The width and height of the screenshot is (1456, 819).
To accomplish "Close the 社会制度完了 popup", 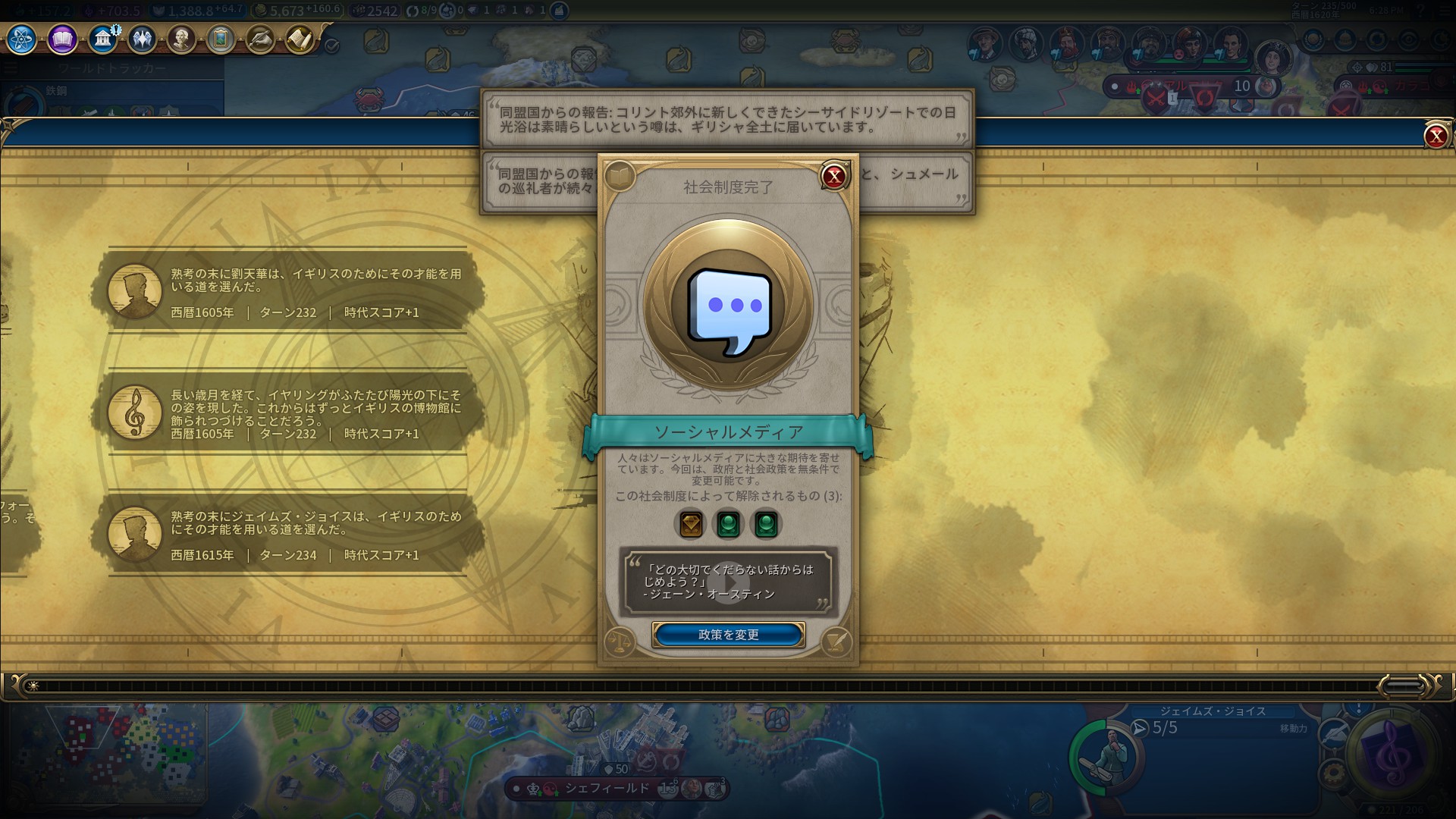I will [833, 177].
